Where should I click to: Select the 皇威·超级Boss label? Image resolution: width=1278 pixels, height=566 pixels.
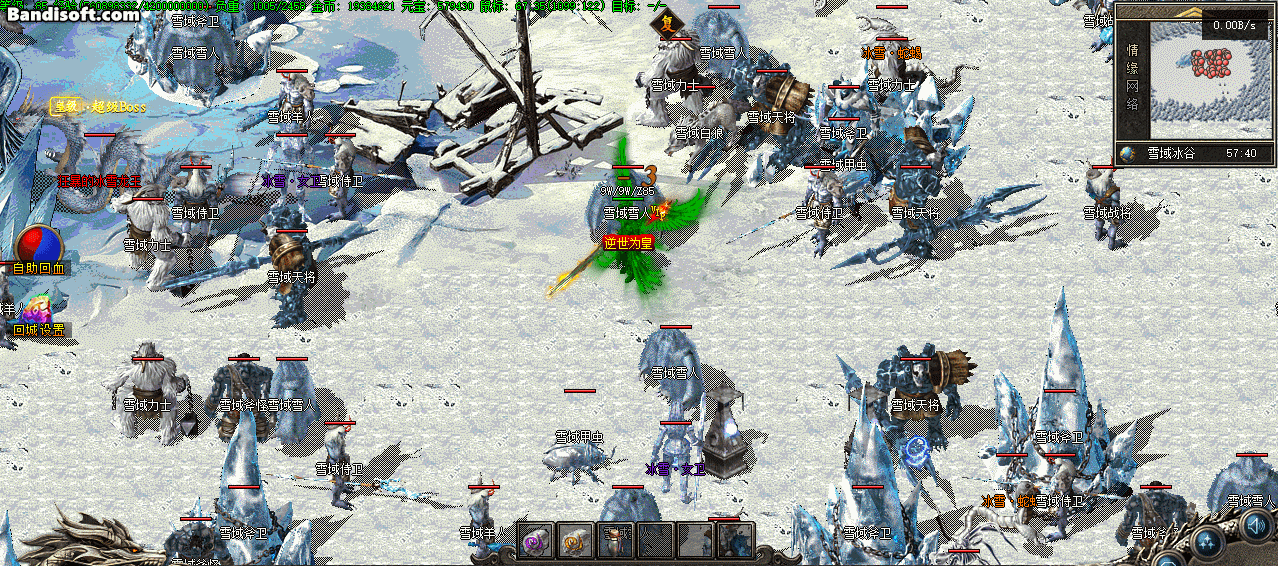click(99, 106)
